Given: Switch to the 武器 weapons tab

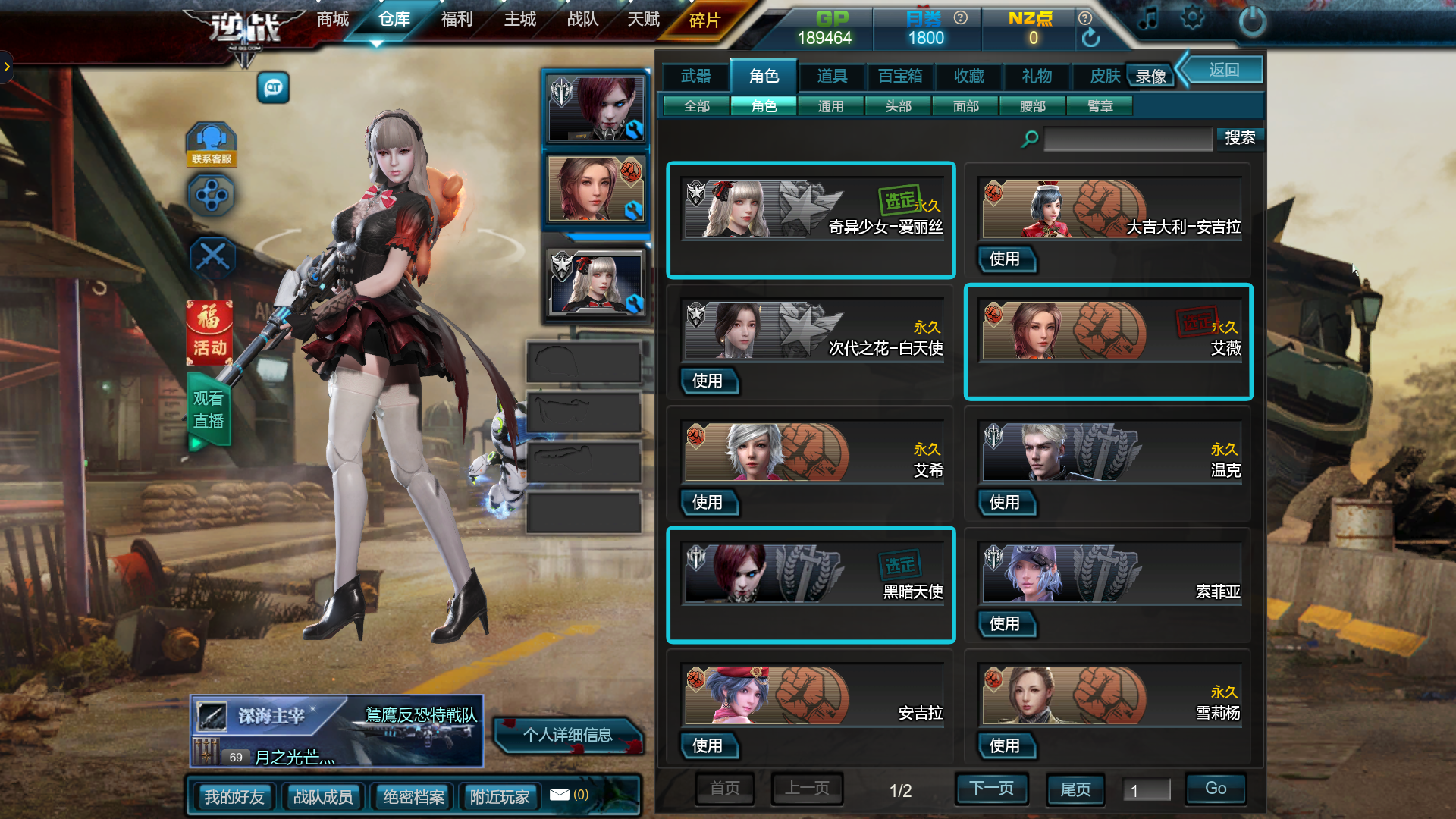Looking at the screenshot, I should tap(695, 76).
